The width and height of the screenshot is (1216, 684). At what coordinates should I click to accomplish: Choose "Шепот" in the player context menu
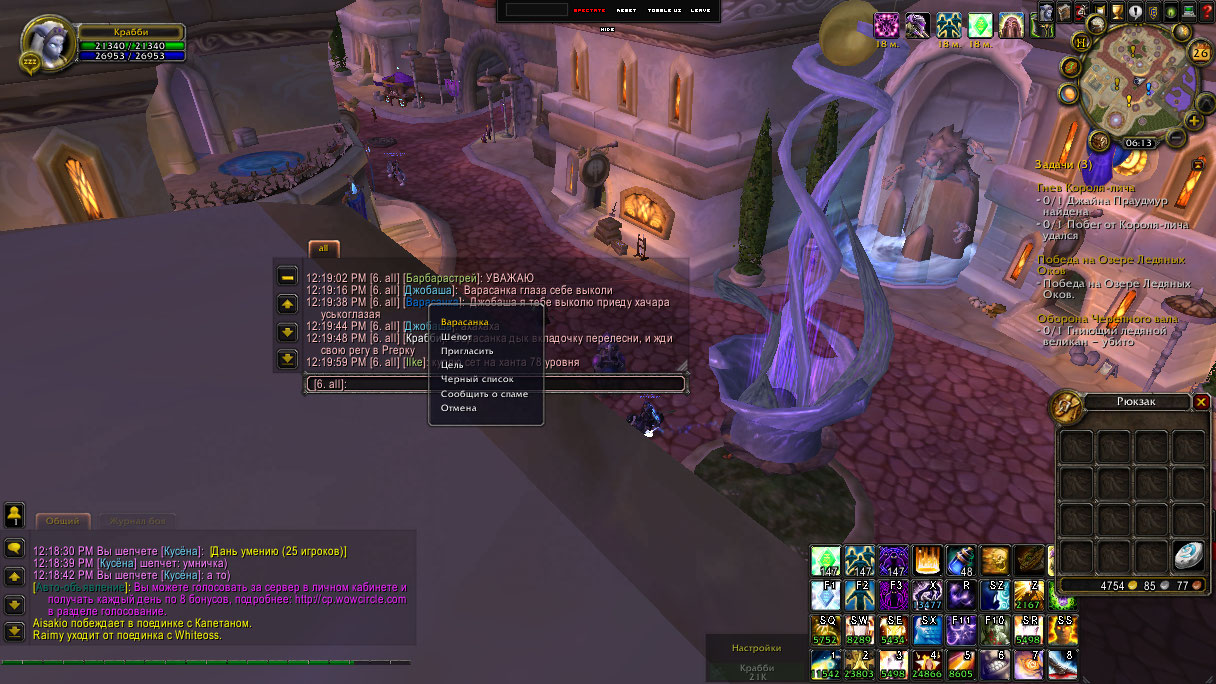point(456,337)
